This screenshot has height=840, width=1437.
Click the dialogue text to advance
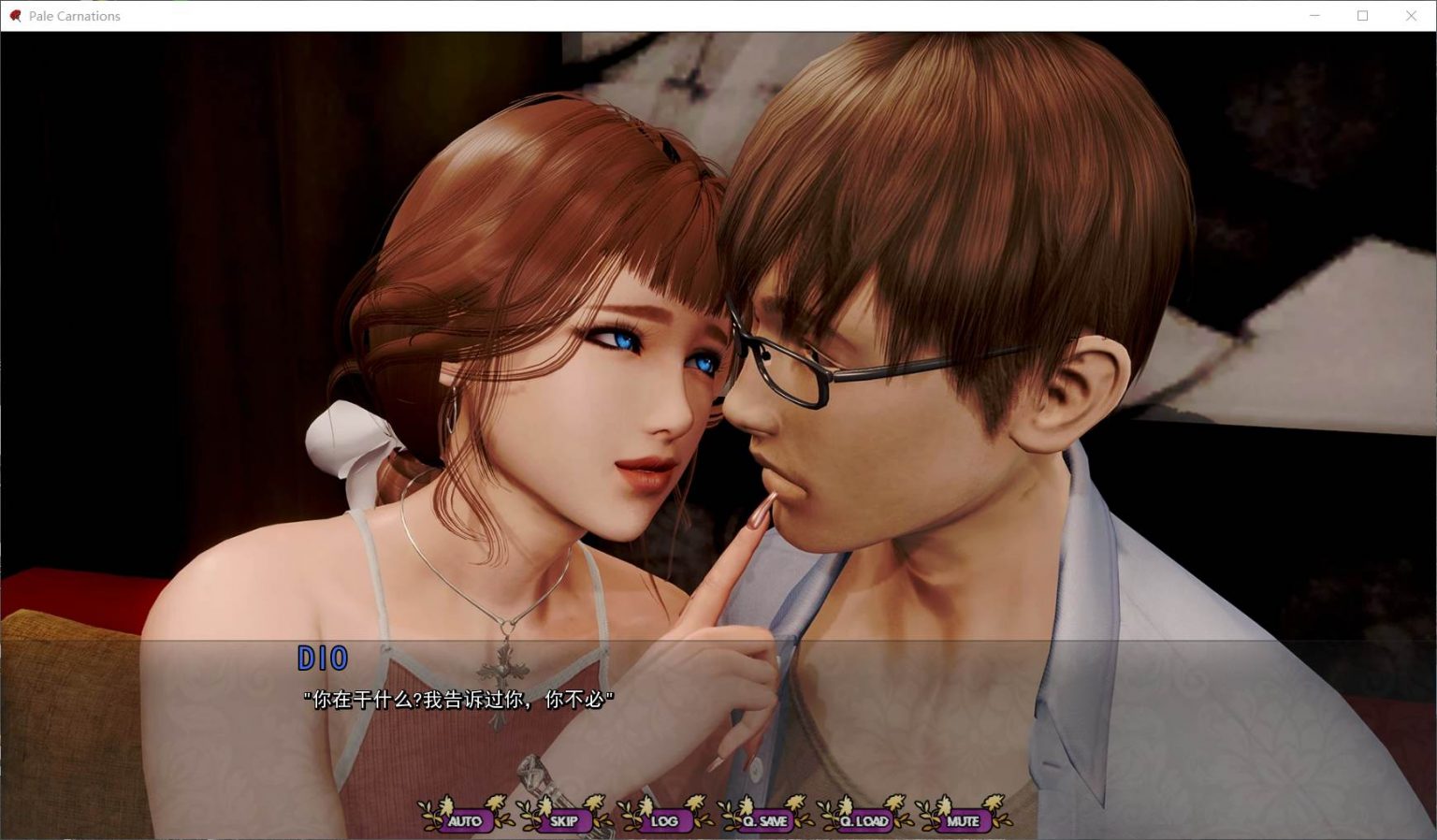459,699
